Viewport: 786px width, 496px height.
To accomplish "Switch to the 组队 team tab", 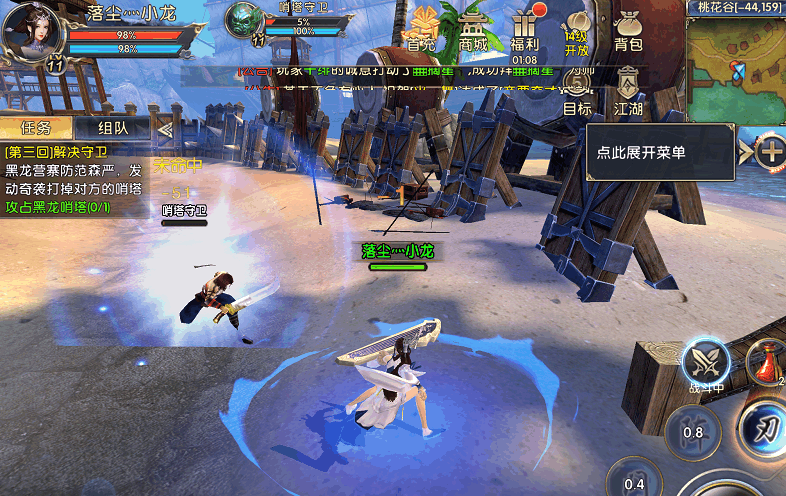I will click(112, 128).
